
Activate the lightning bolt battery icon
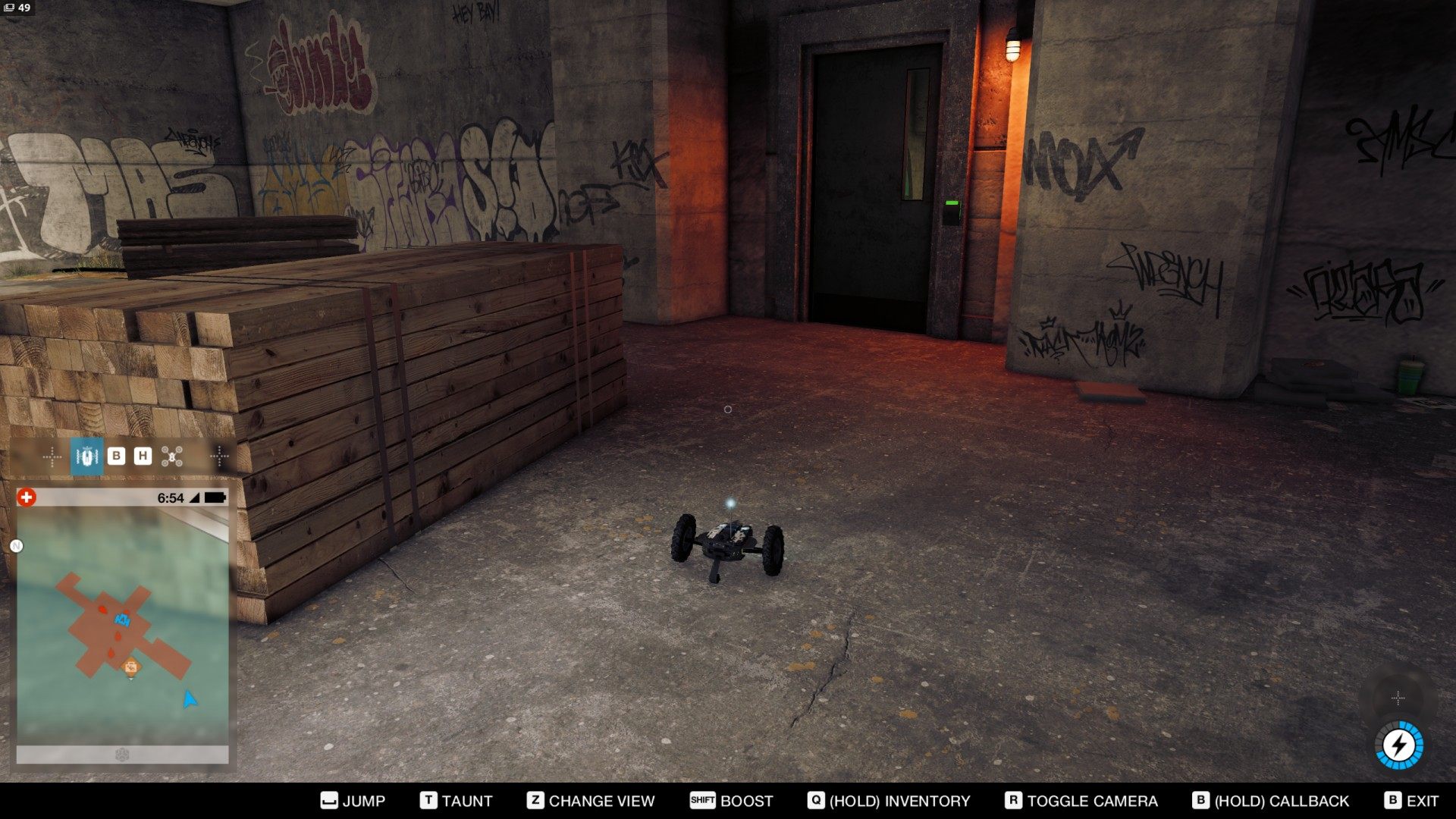click(1398, 745)
